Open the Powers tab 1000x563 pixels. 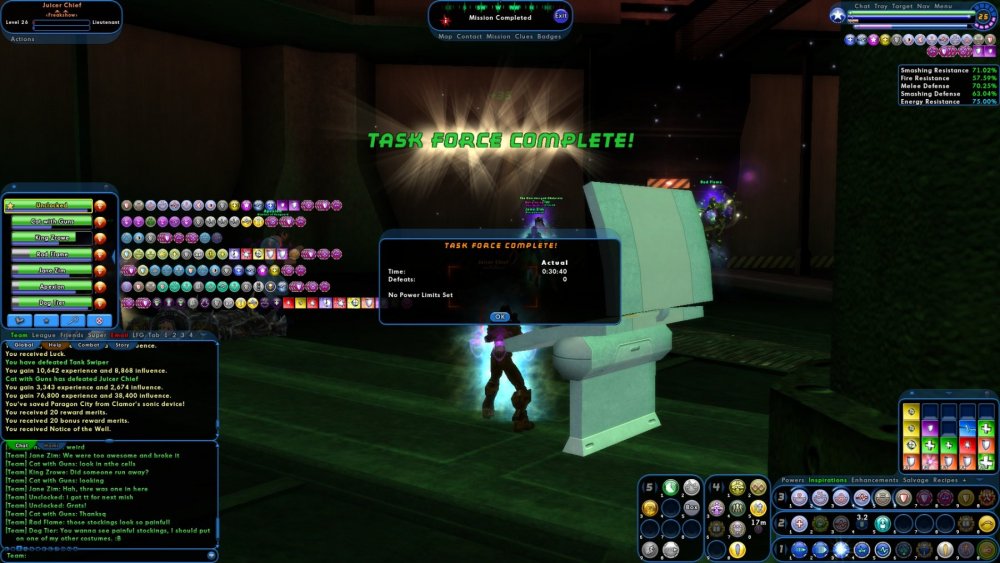pos(793,480)
